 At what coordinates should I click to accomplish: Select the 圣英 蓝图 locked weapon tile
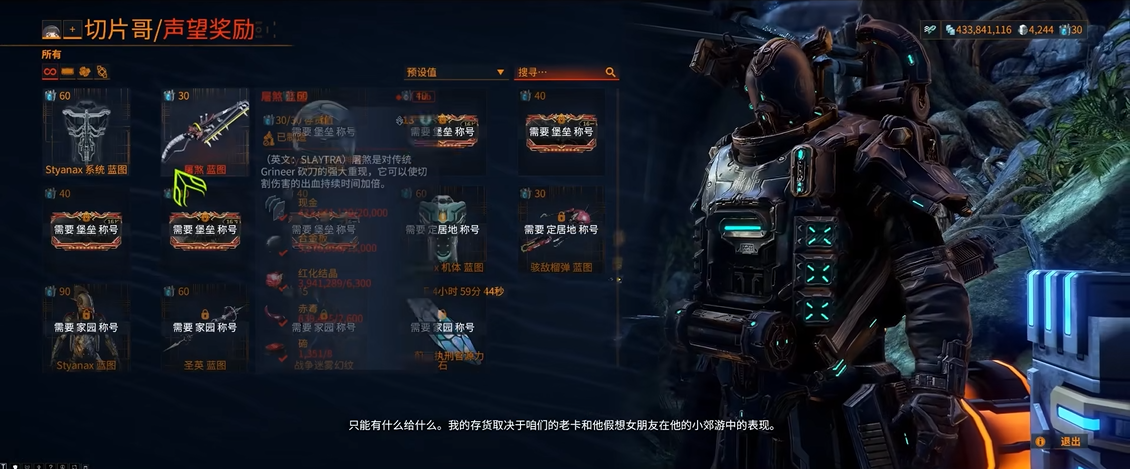coord(204,328)
